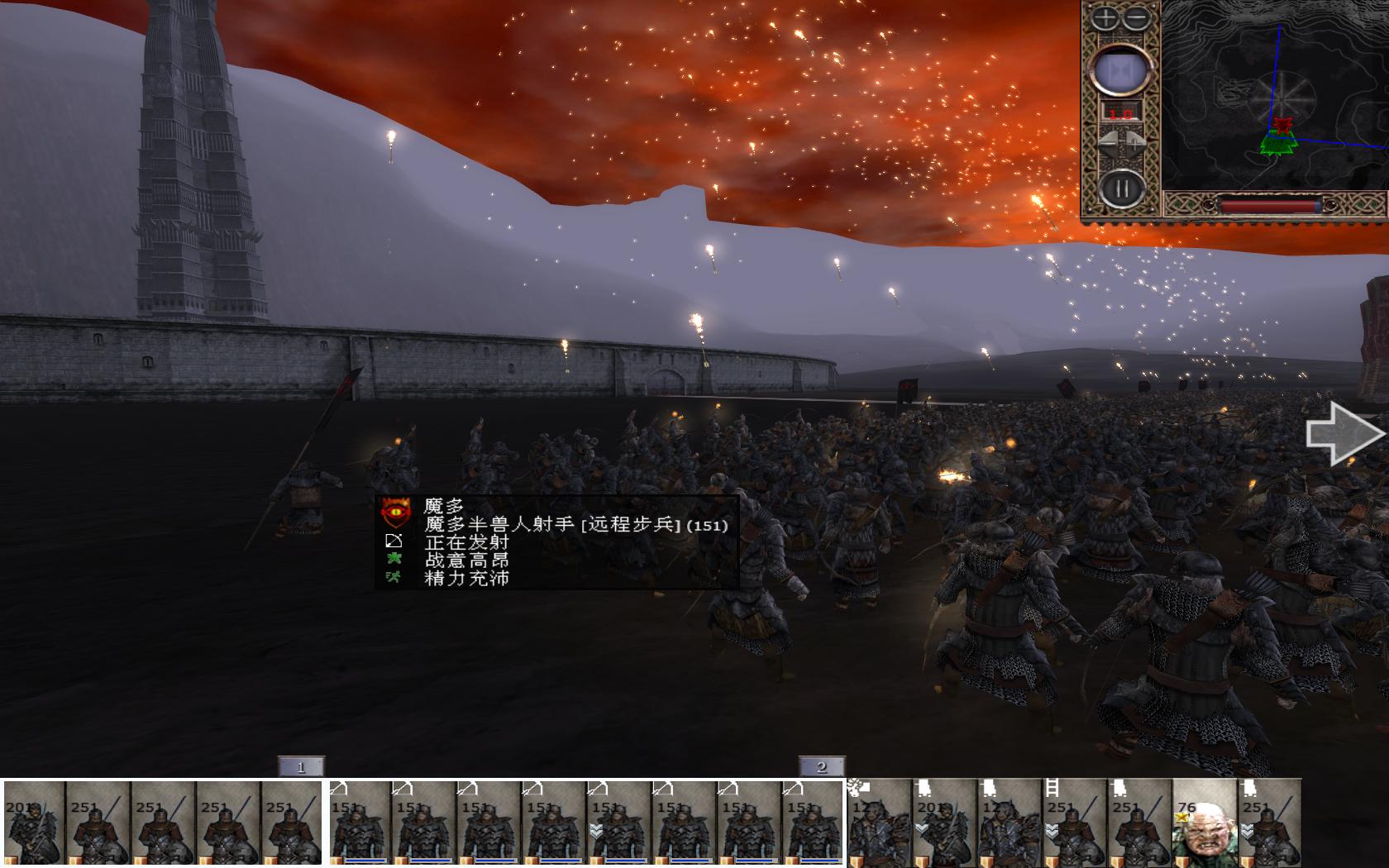Zoom out the minimap with the minus button
Screen dimensions: 1389x868
(1138, 18)
